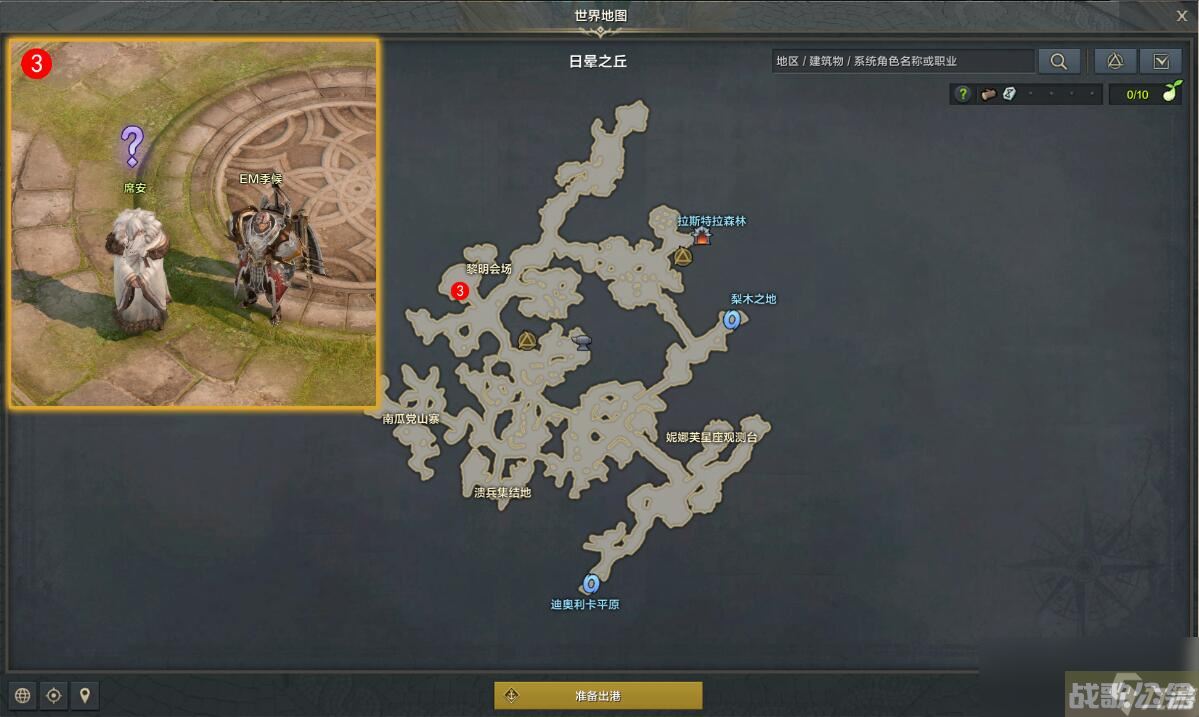The height and width of the screenshot is (717, 1199).
Task: Click the anvil blacksmith map icon
Action: (x=582, y=343)
